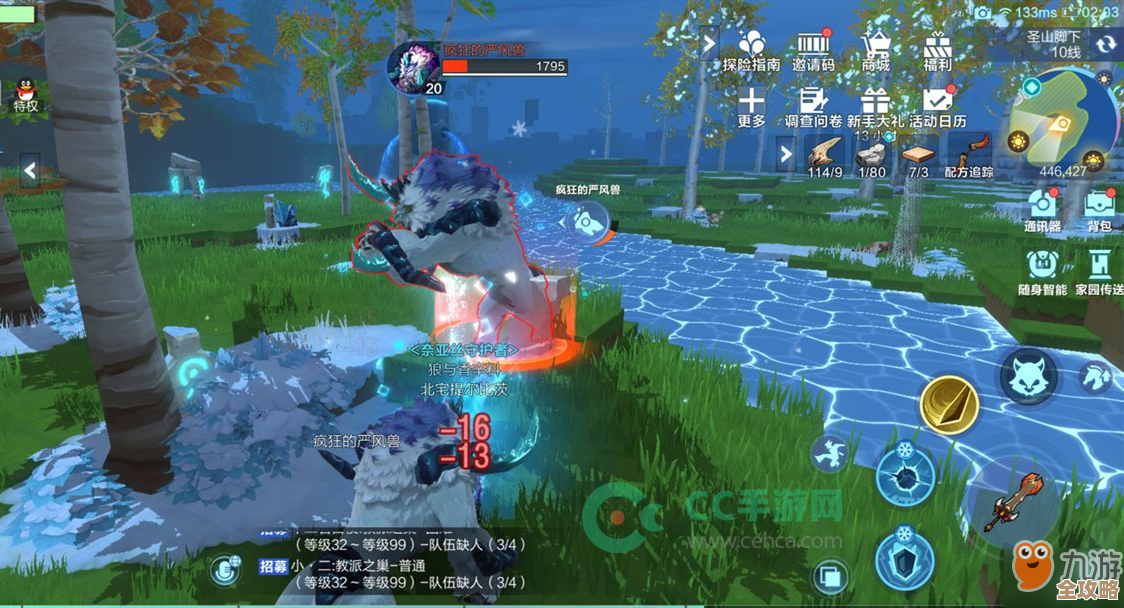Open the 通讯器 communicator
Viewport: 1124px width, 608px height.
pyautogui.click(x=1041, y=208)
